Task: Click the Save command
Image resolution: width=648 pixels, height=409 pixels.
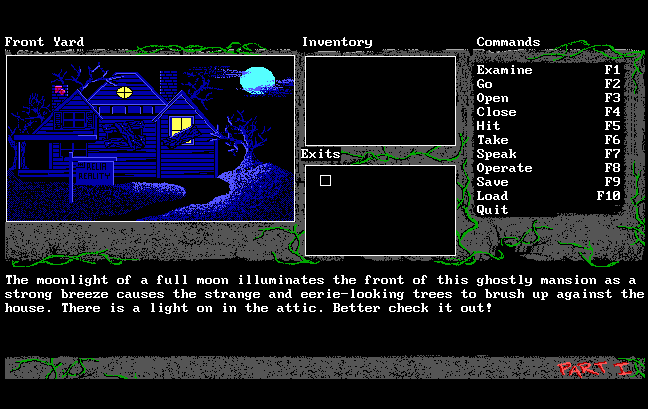Action: (492, 183)
